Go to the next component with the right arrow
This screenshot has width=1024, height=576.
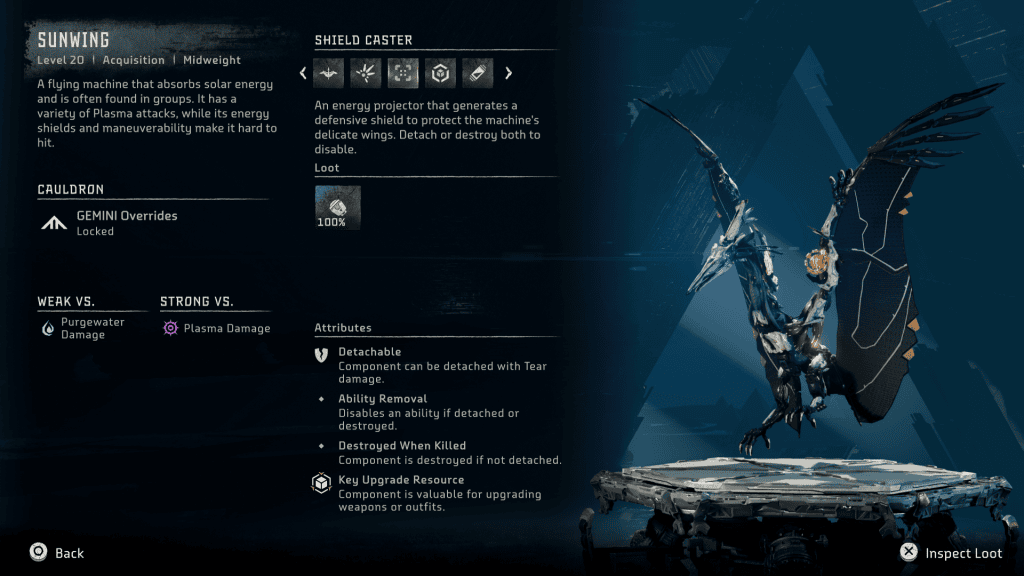[x=508, y=73]
